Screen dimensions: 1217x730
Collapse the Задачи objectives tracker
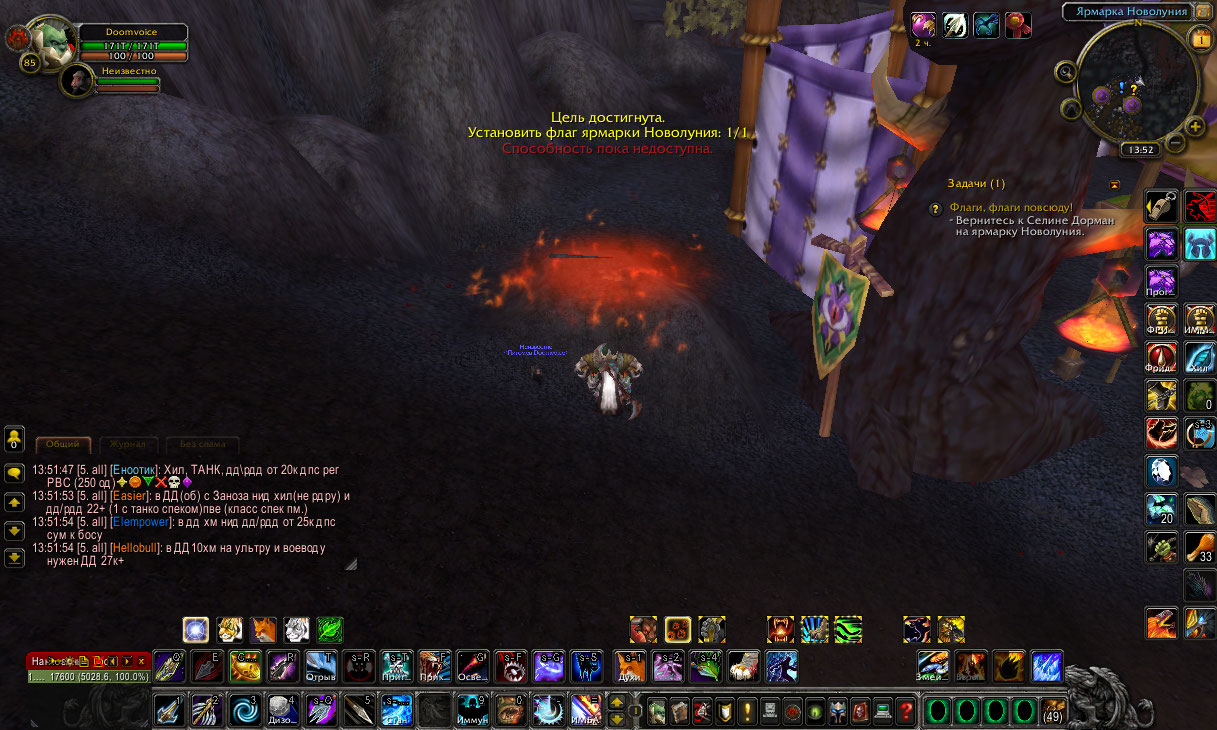(1114, 184)
